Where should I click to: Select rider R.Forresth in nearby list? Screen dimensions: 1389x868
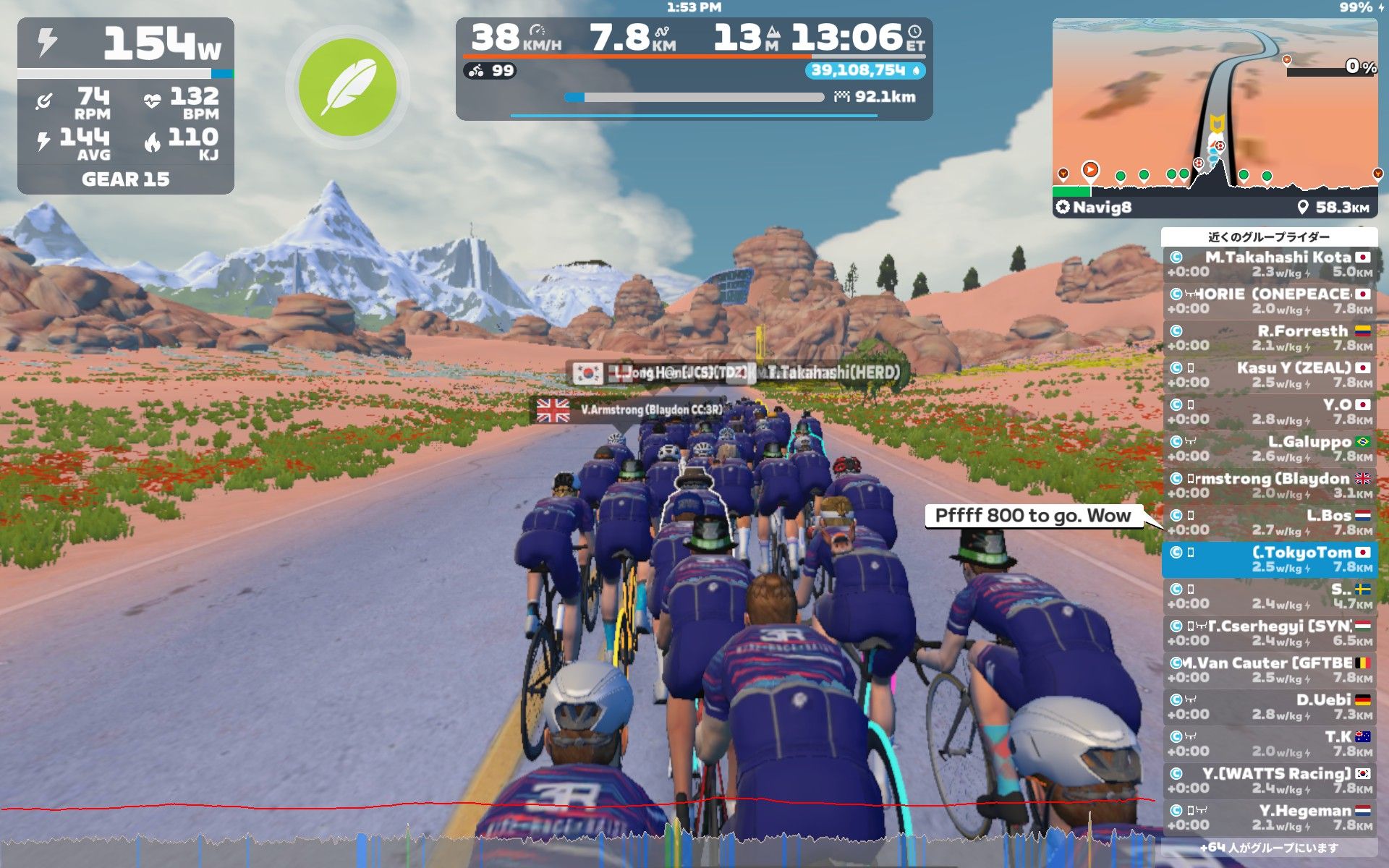point(1270,338)
